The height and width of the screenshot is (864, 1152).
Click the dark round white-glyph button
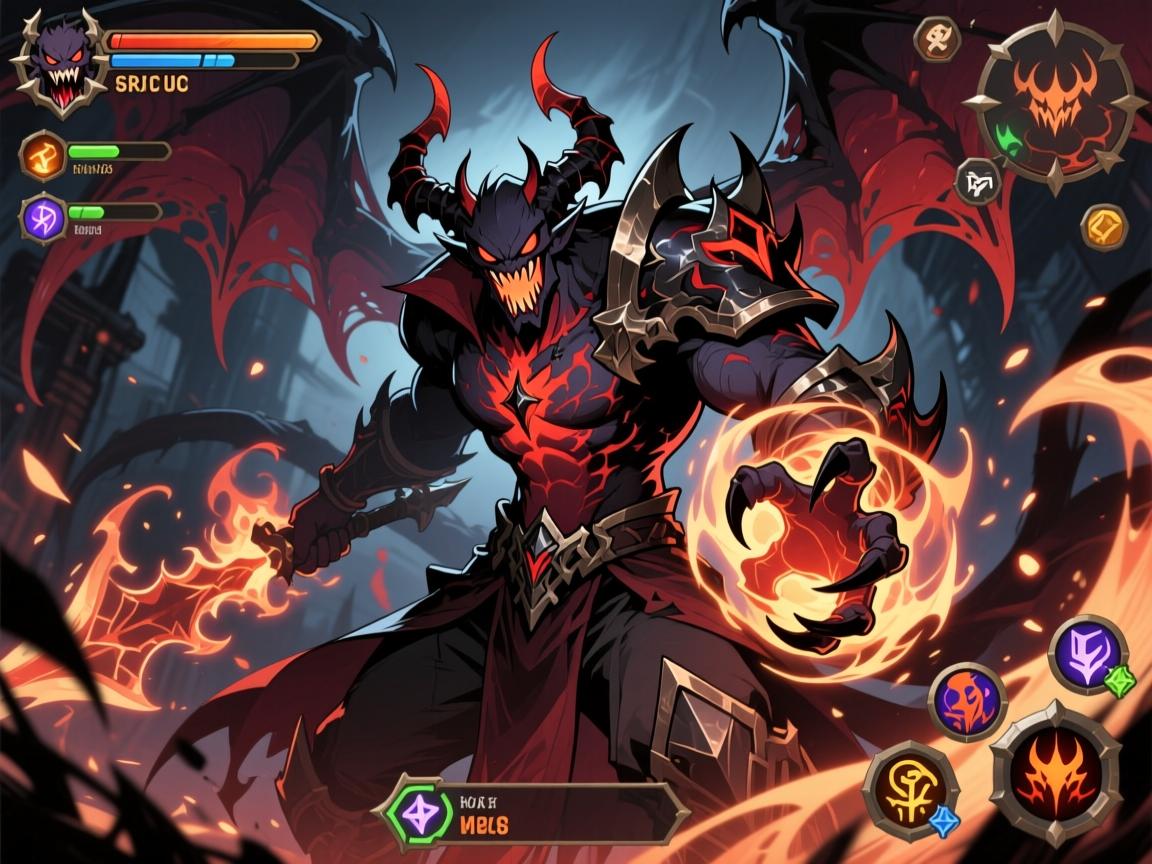coord(979,182)
